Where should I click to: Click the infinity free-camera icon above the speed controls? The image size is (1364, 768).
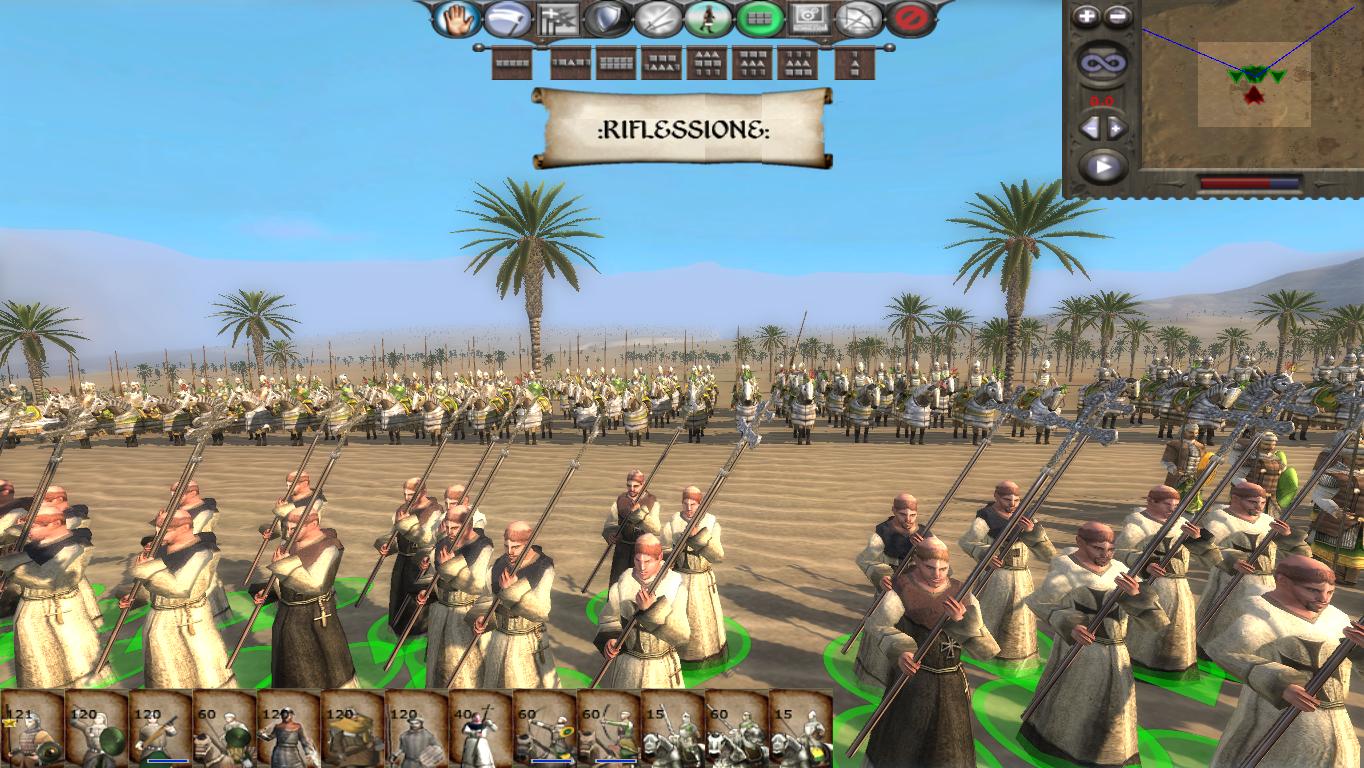coord(1101,60)
